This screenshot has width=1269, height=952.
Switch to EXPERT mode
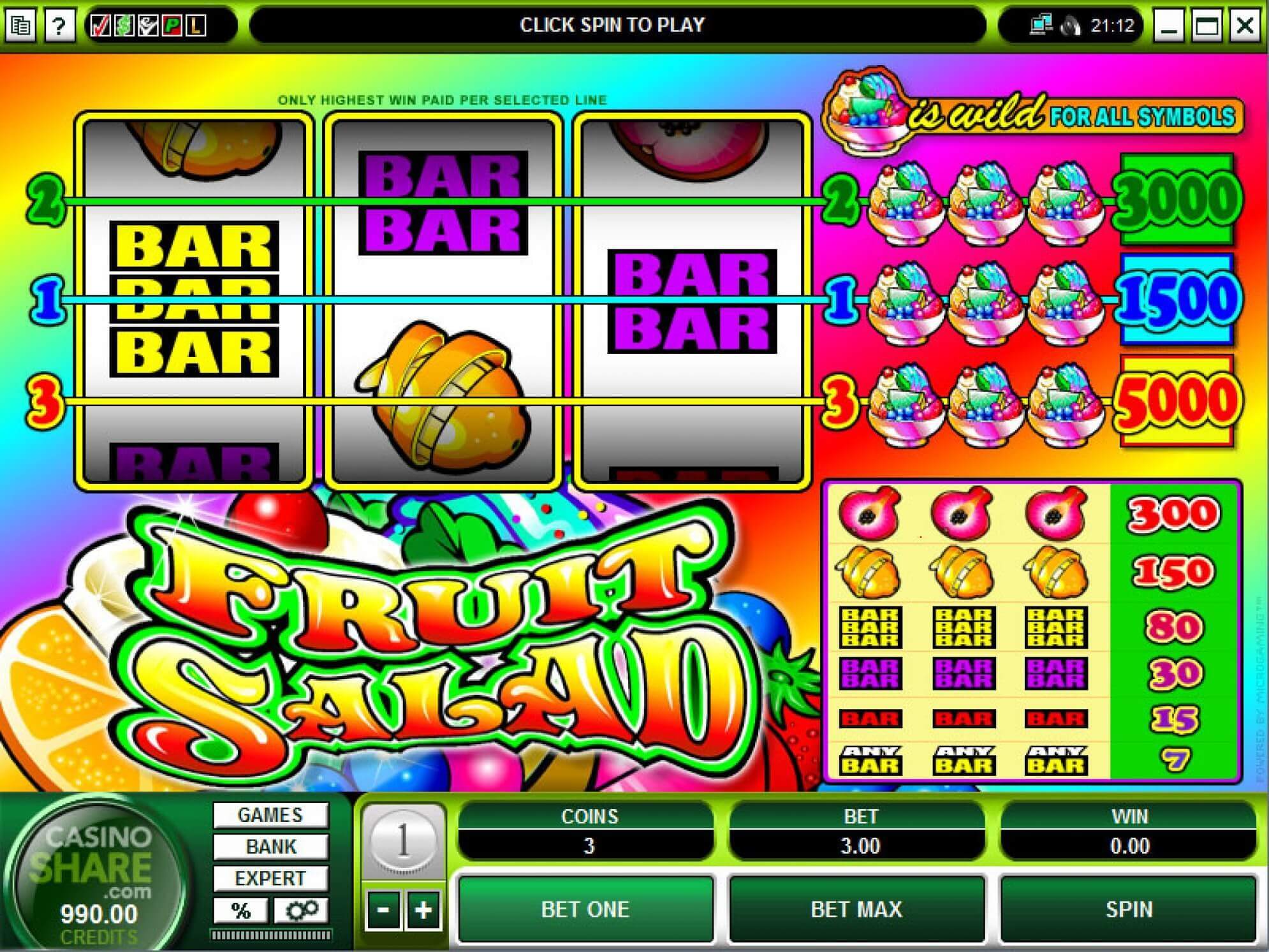click(x=271, y=879)
